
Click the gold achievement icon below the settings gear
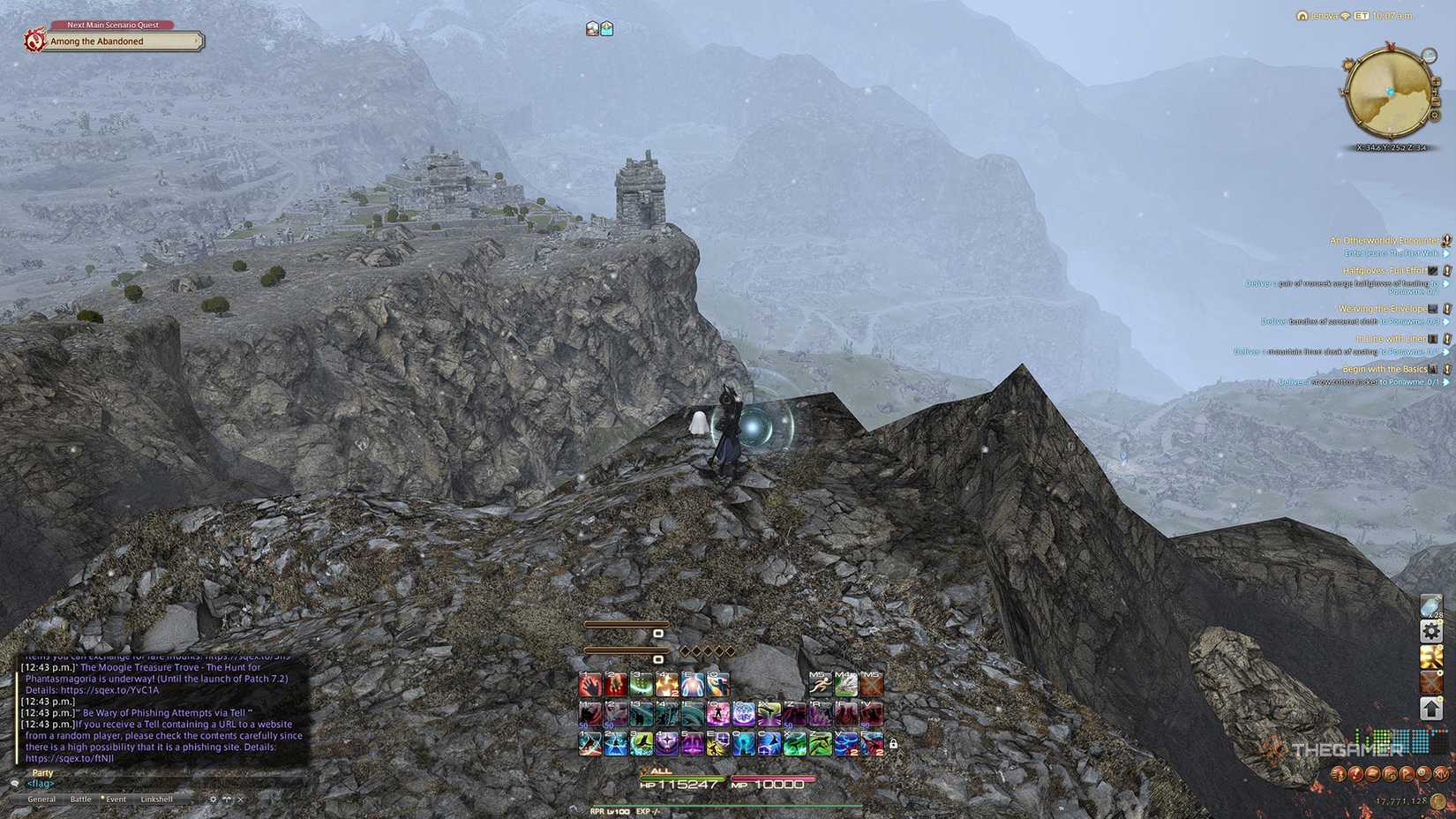point(1431,657)
